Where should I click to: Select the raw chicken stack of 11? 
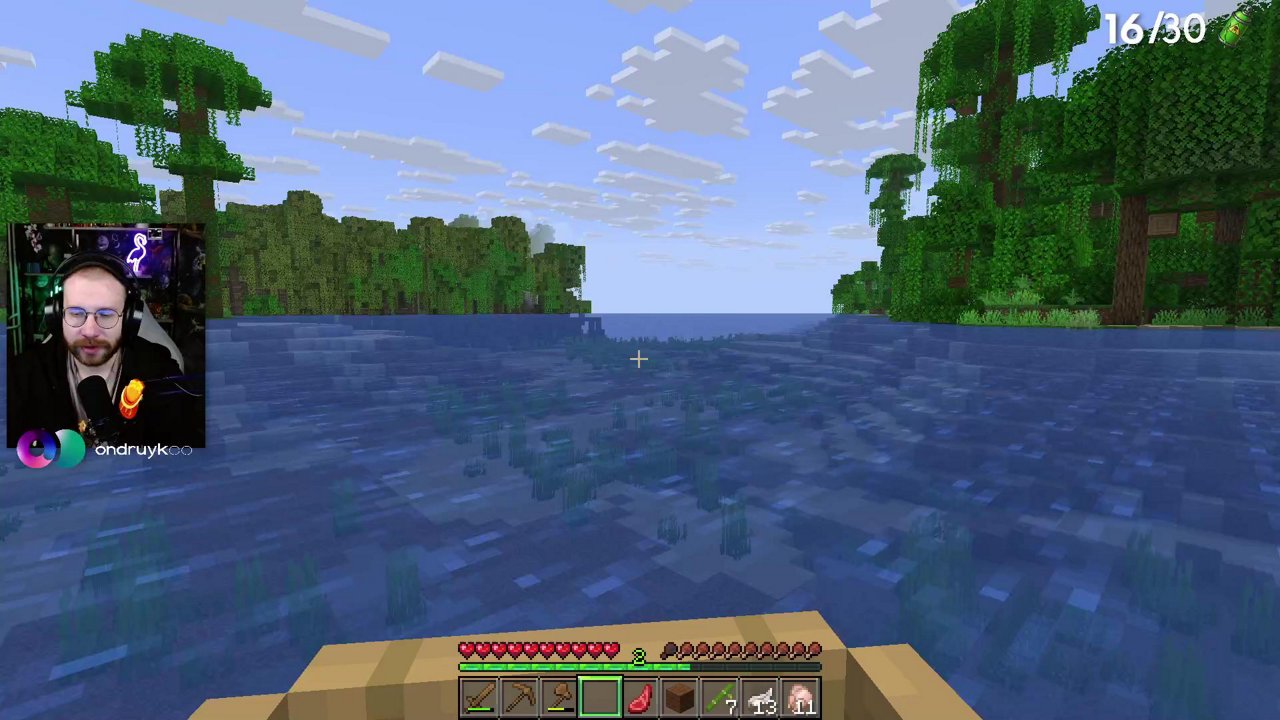tap(803, 695)
